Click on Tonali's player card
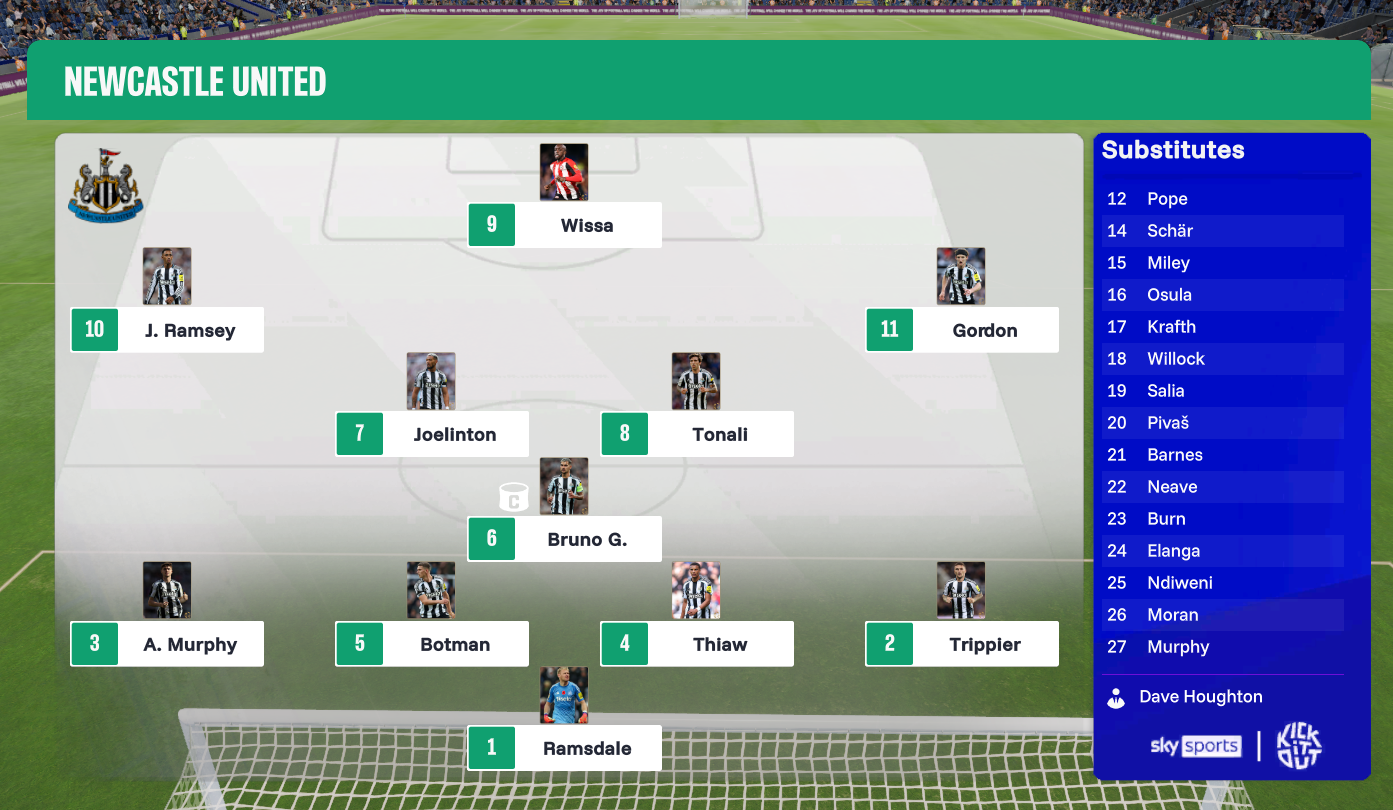The image size is (1393, 810). click(697, 434)
